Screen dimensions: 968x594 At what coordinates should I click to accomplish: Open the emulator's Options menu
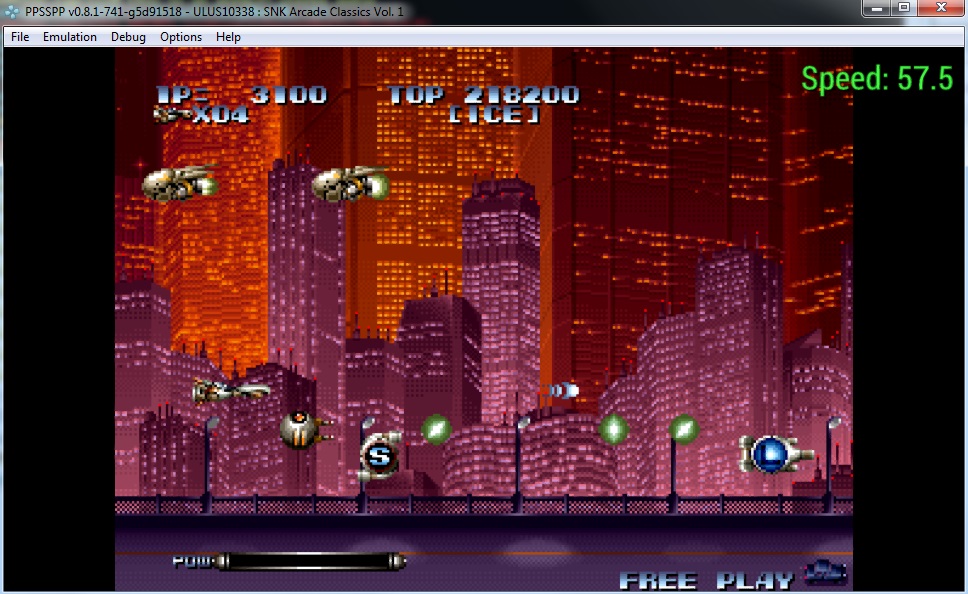181,37
